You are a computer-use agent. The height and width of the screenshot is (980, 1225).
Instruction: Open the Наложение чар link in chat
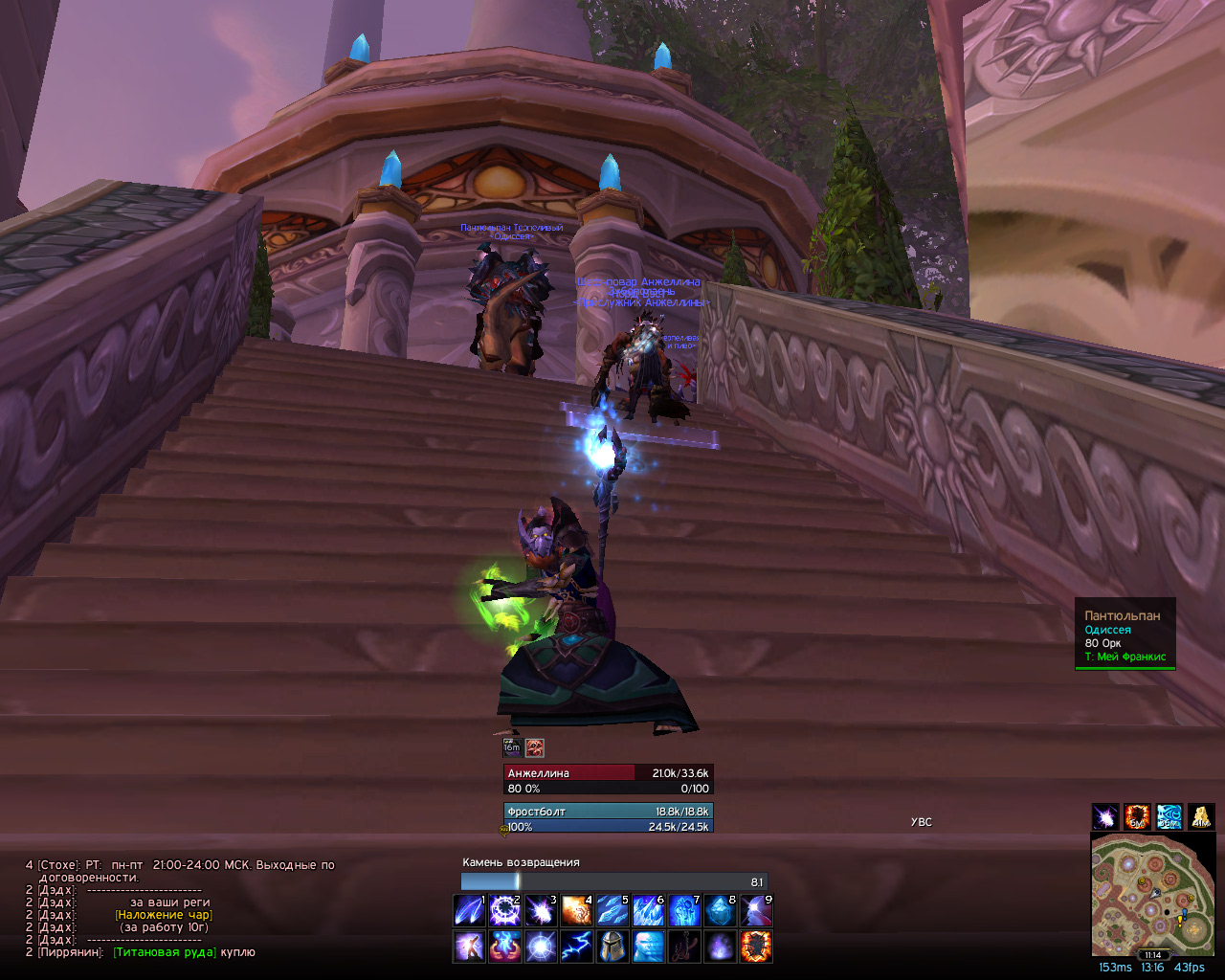click(164, 915)
